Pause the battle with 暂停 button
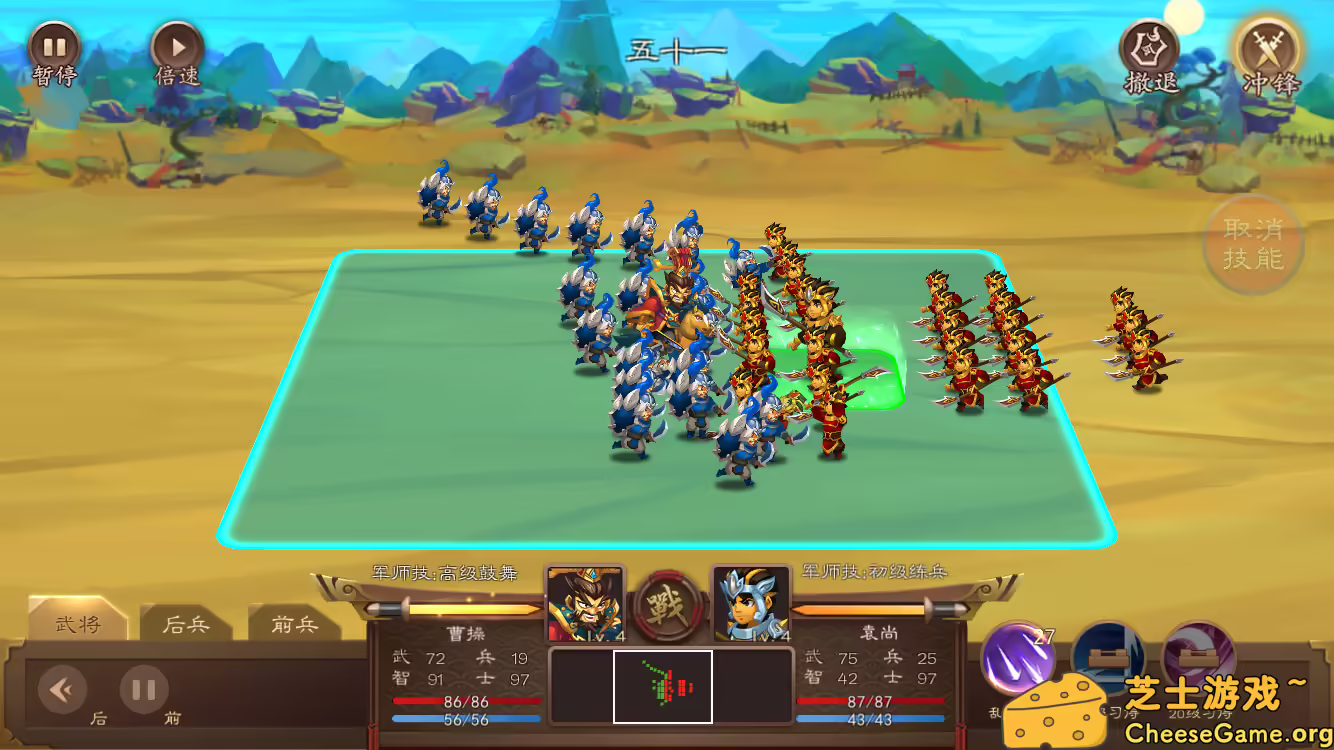The image size is (1334, 750). coord(57,45)
